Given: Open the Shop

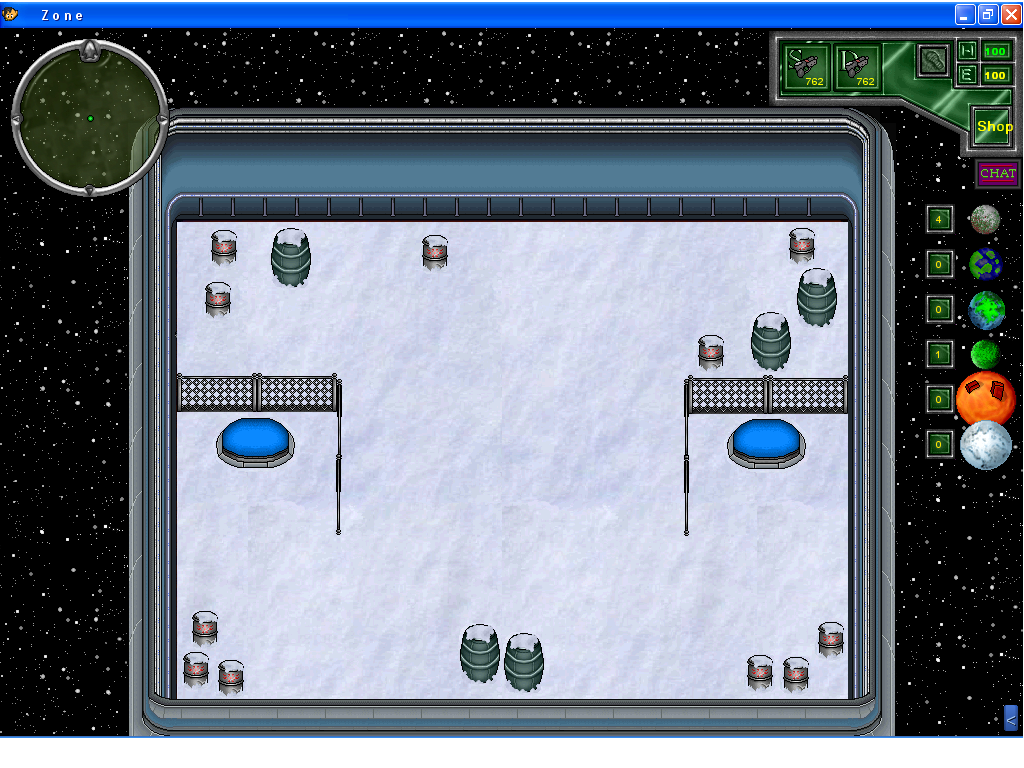Looking at the screenshot, I should point(994,127).
